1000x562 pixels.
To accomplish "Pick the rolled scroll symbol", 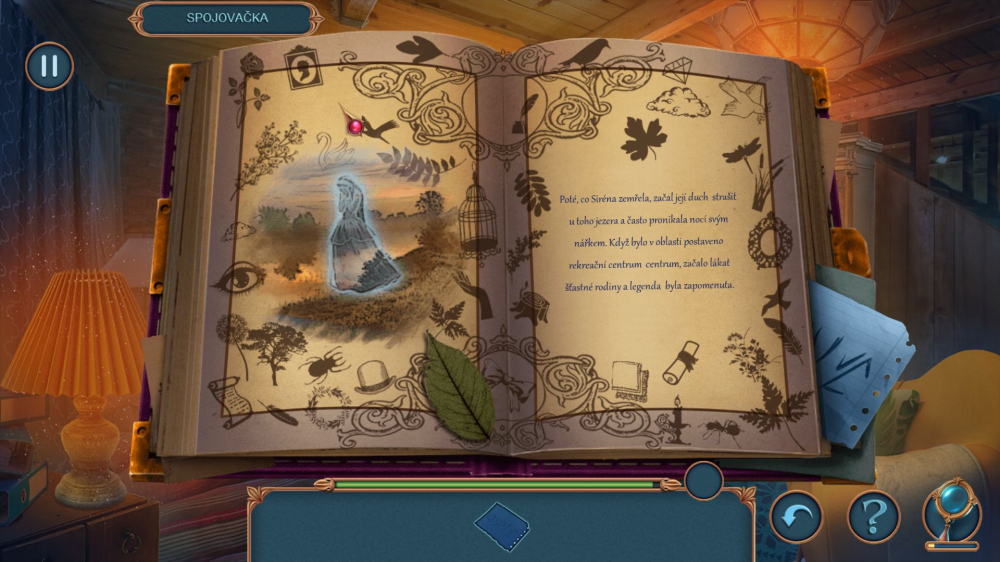I will [682, 361].
